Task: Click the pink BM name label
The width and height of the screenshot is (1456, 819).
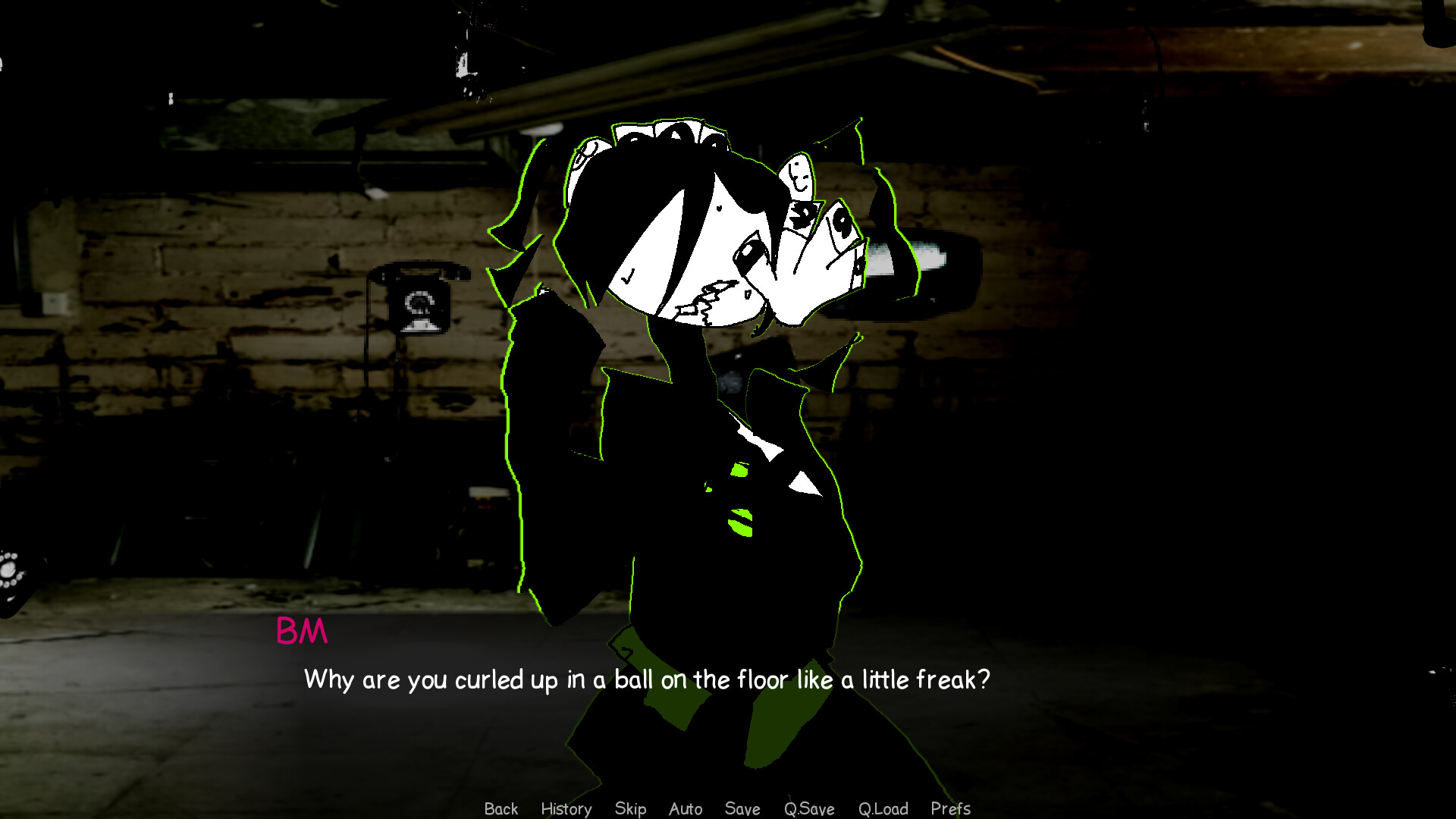Action: coord(302,631)
